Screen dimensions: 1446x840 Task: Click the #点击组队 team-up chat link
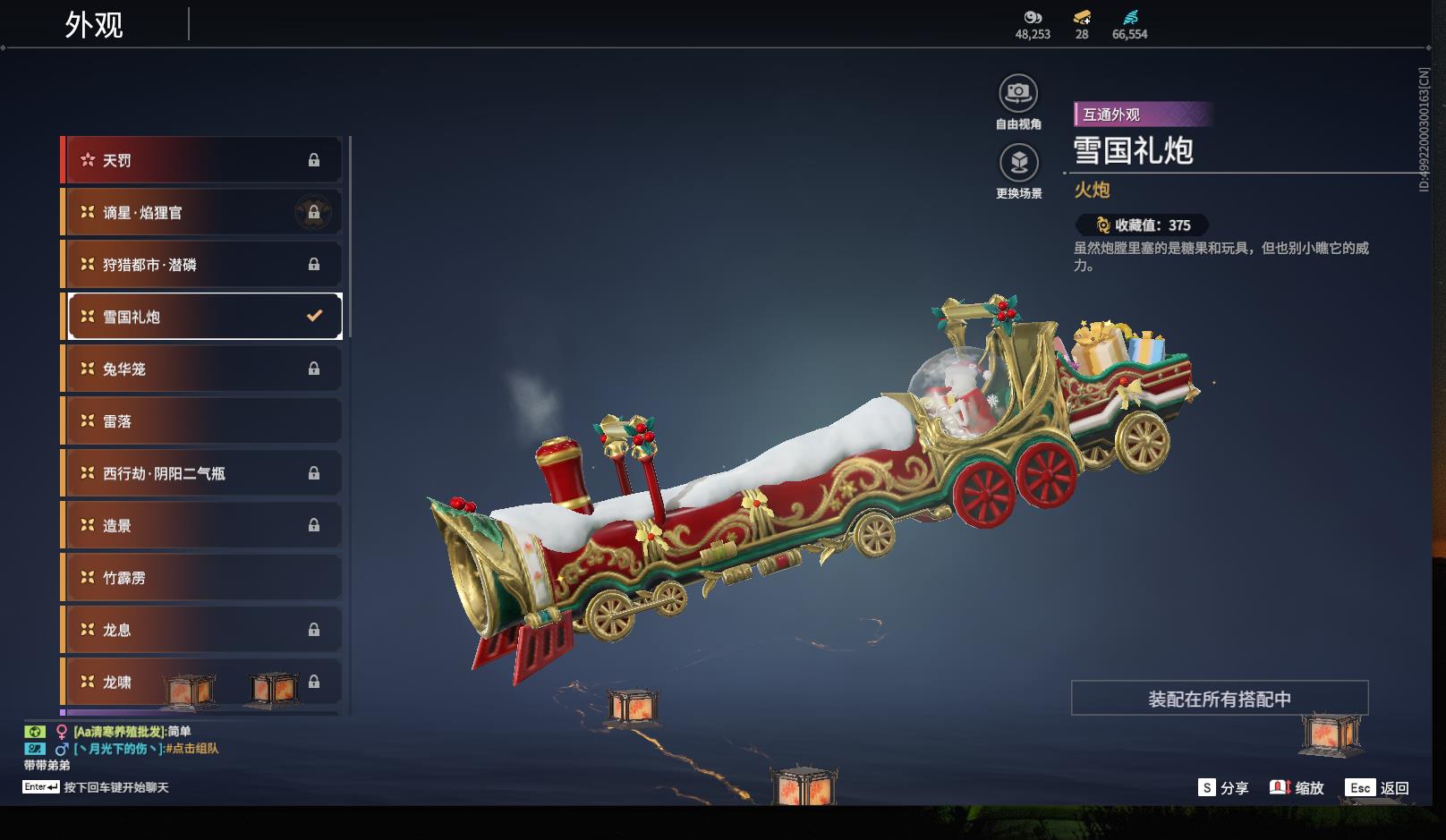(192, 749)
